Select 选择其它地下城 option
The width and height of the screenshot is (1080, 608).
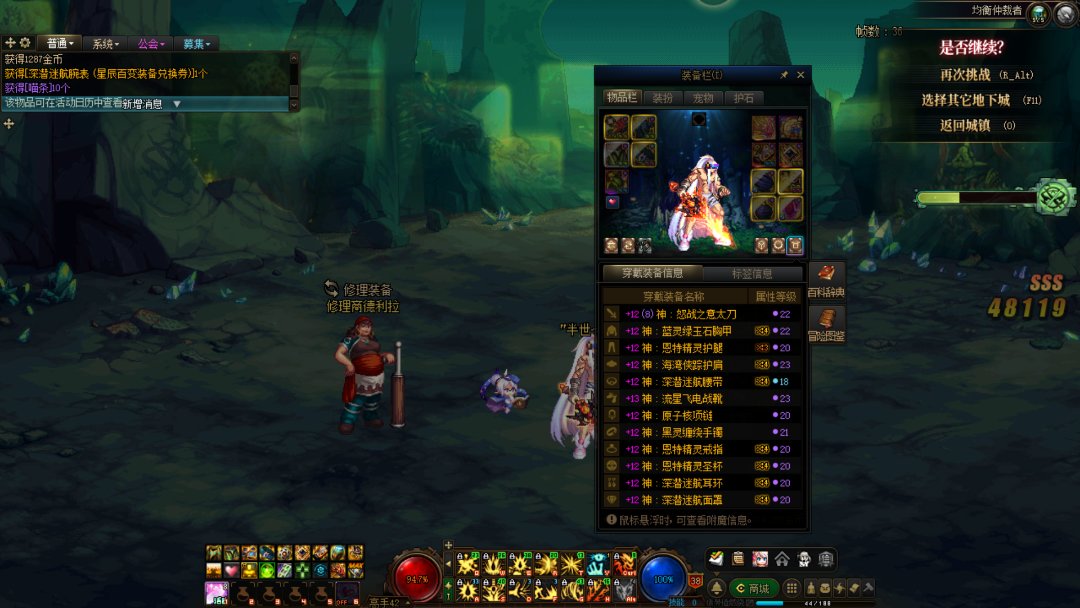(x=965, y=100)
